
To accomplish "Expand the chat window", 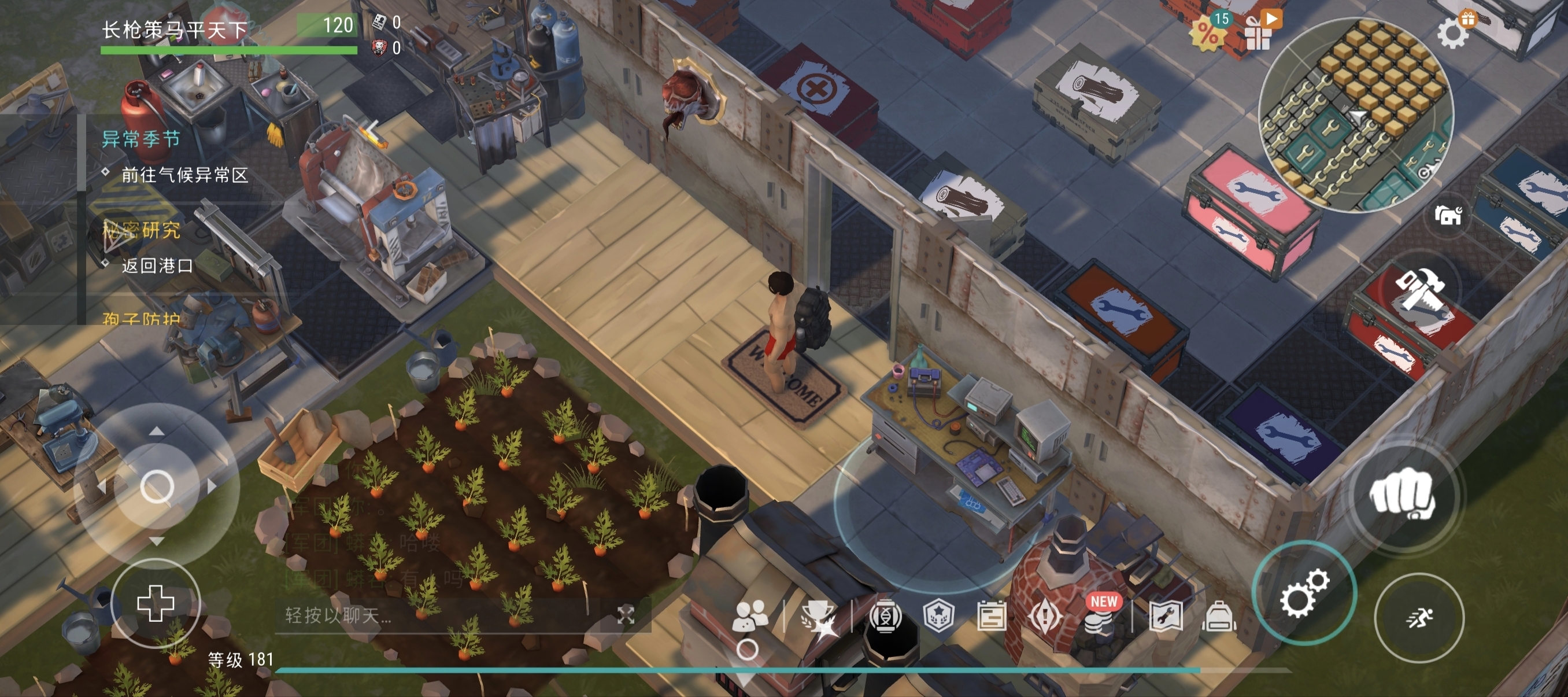I will tap(626, 615).
